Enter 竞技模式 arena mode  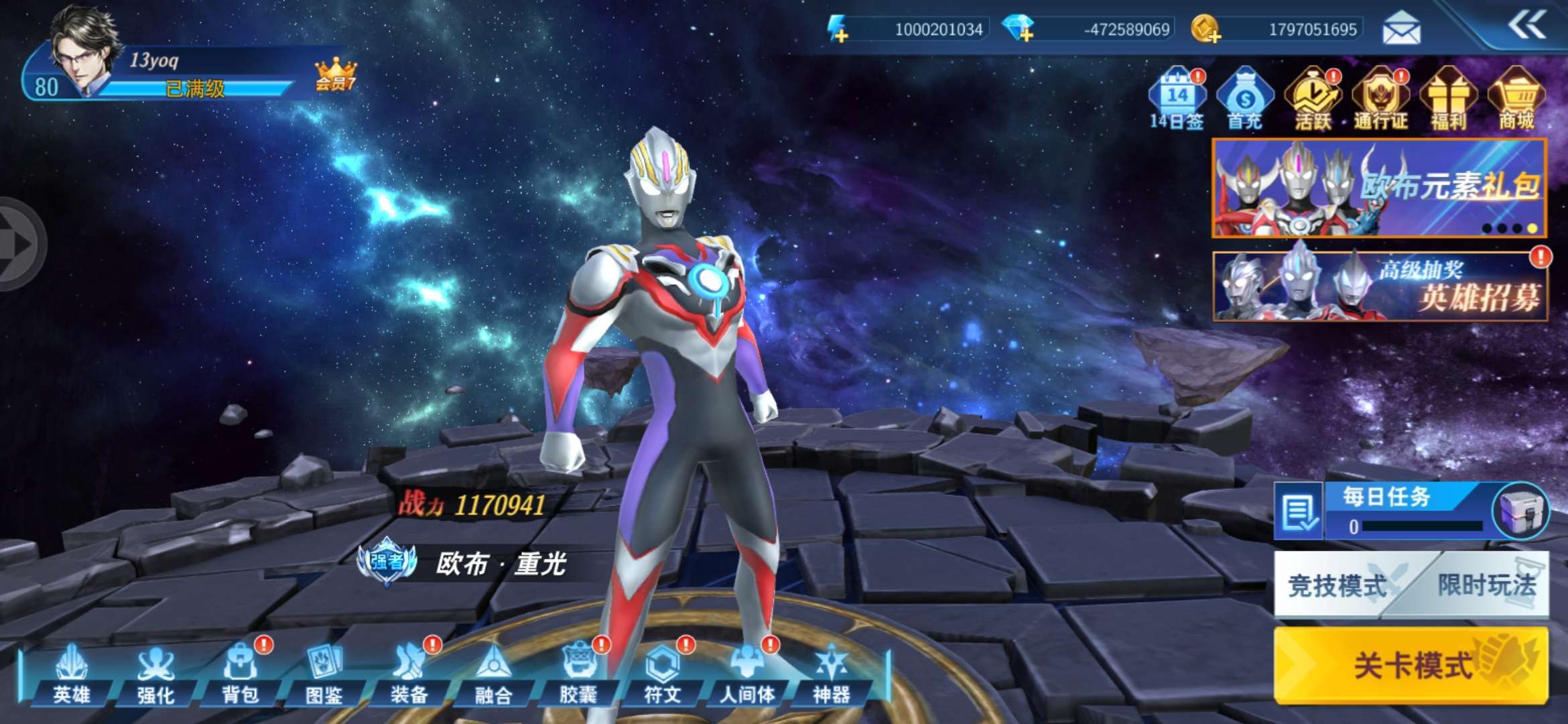[1337, 585]
